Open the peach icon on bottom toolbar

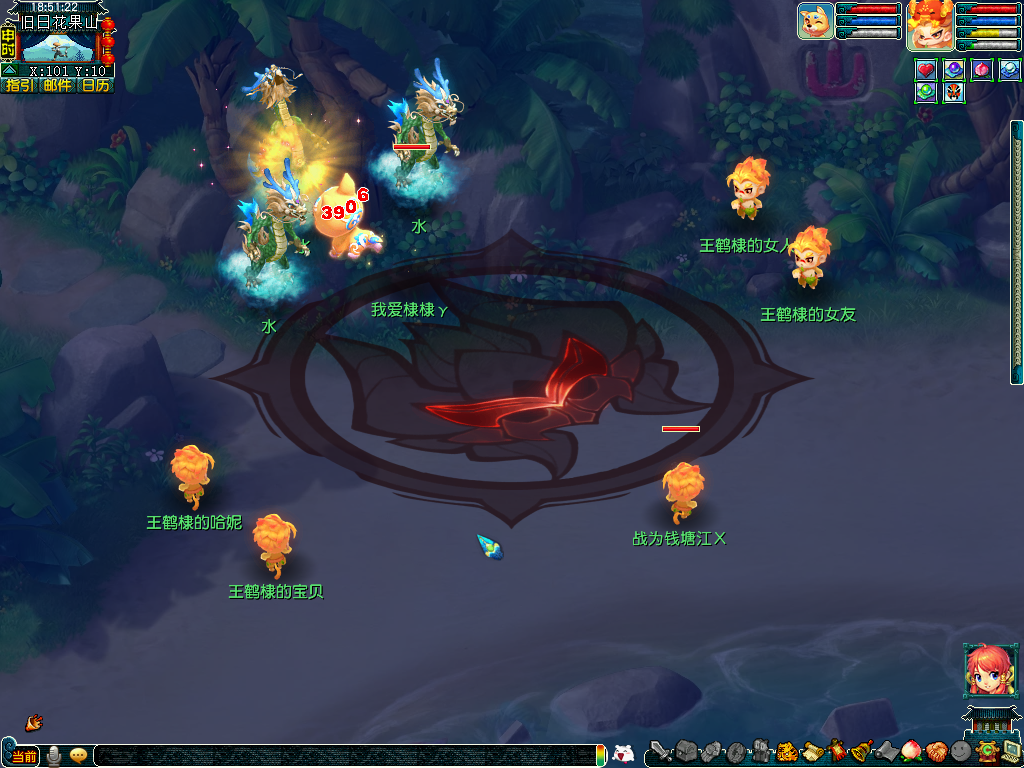point(911,751)
